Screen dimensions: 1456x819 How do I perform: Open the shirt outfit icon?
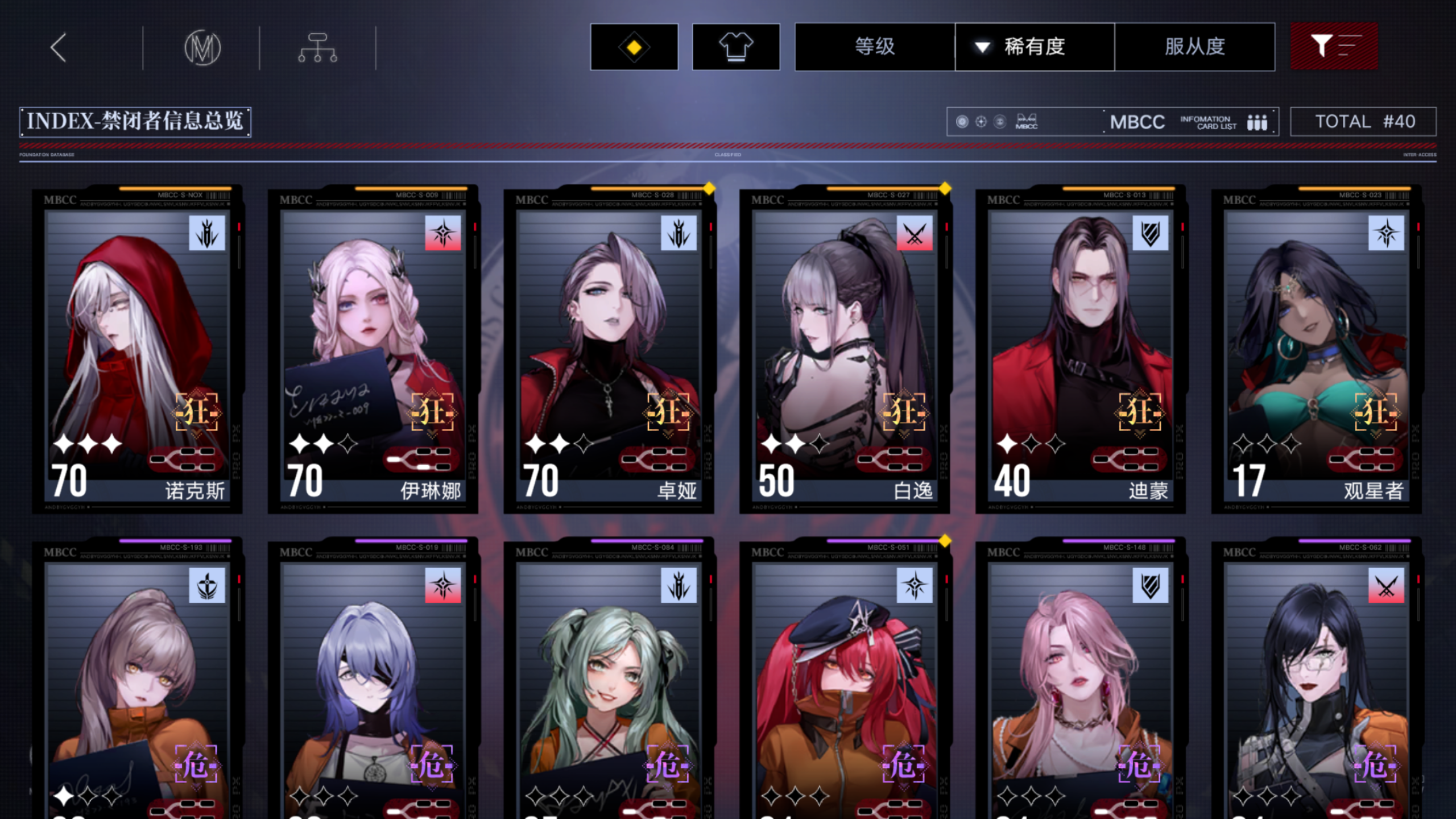point(735,47)
